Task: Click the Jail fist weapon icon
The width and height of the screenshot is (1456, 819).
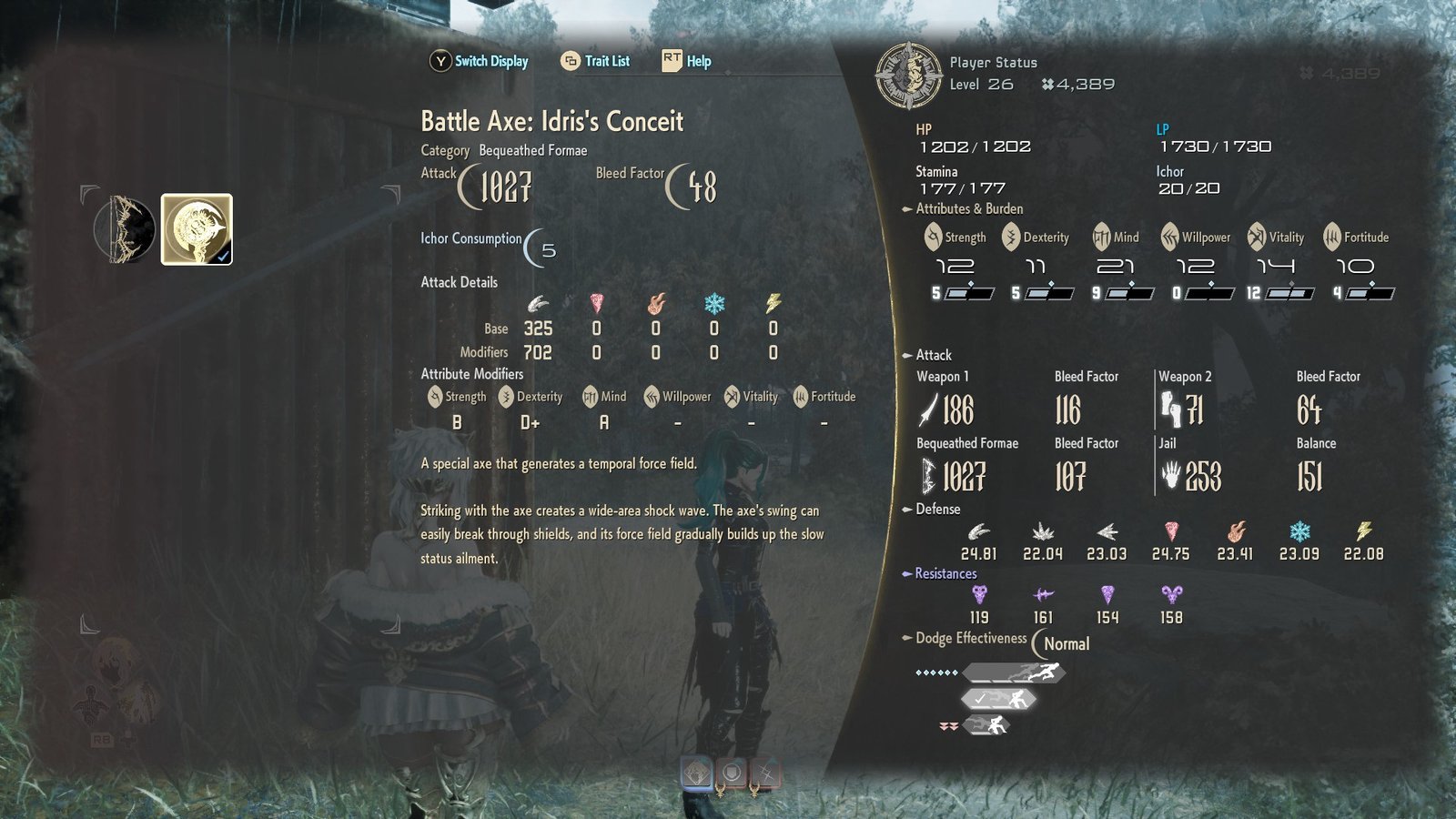Action: (1171, 473)
